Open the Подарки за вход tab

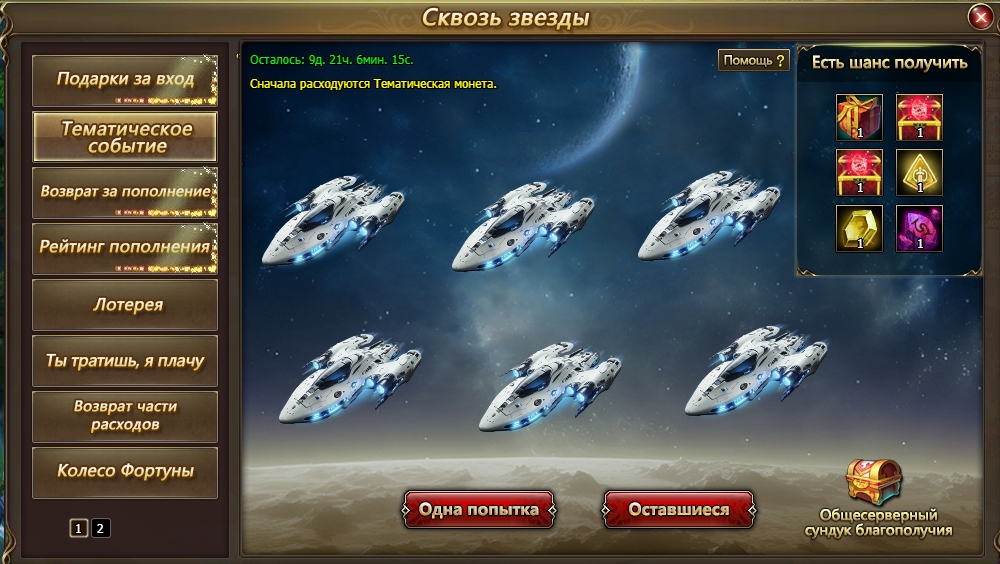pos(125,80)
